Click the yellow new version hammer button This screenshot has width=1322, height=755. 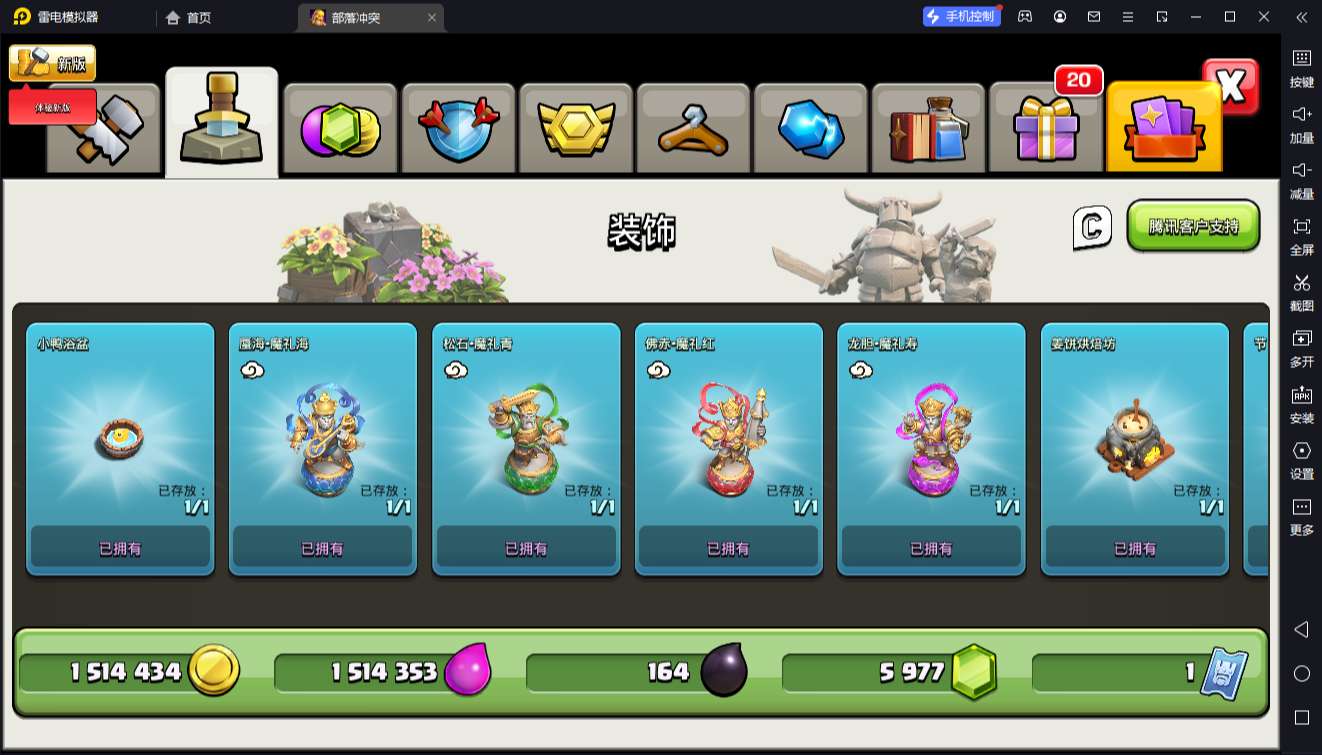[x=52, y=64]
